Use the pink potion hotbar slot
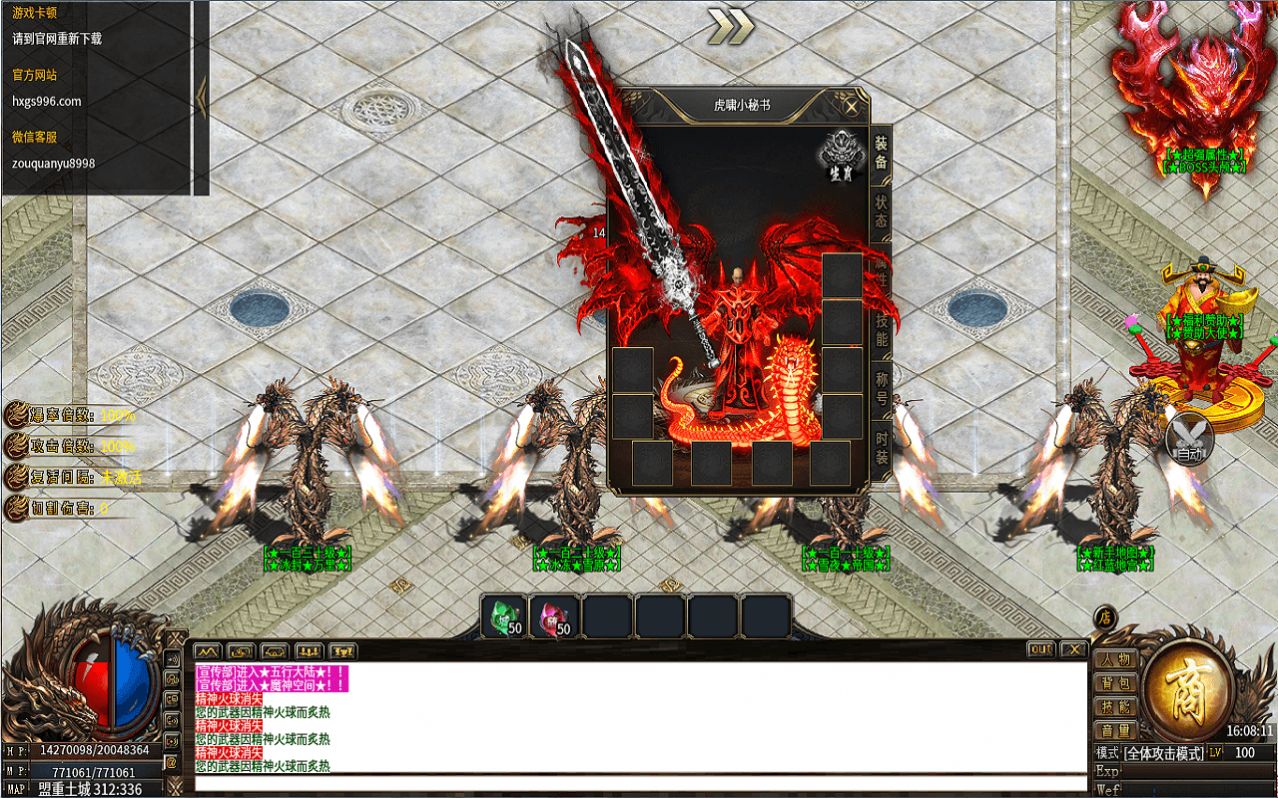The image size is (1278, 798). [555, 617]
